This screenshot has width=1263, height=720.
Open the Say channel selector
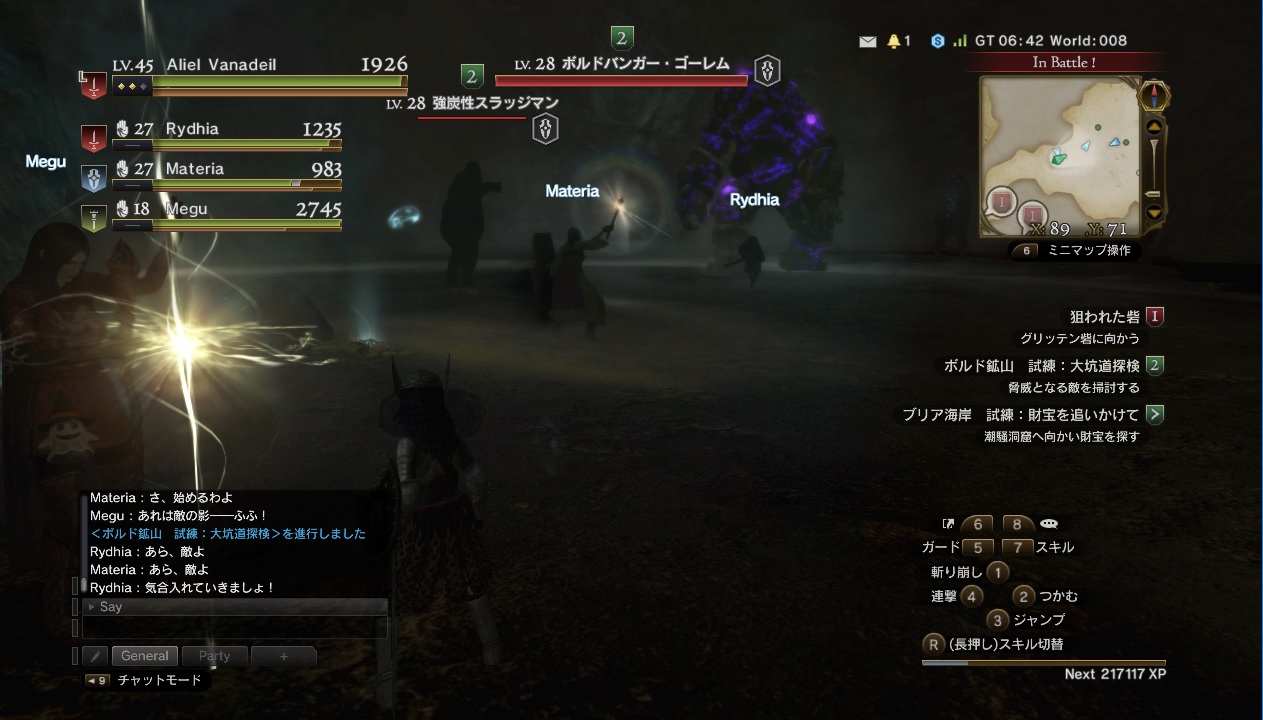pos(235,607)
